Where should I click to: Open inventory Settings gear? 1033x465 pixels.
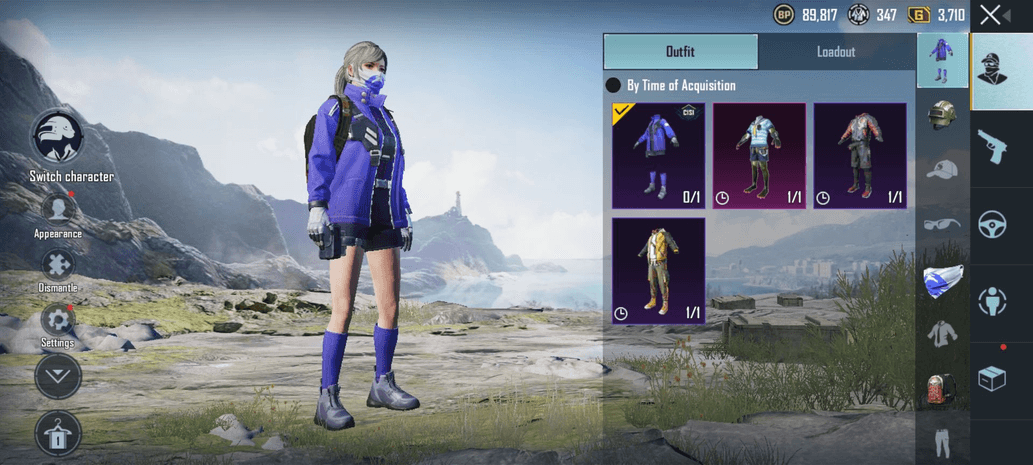pyautogui.click(x=57, y=320)
